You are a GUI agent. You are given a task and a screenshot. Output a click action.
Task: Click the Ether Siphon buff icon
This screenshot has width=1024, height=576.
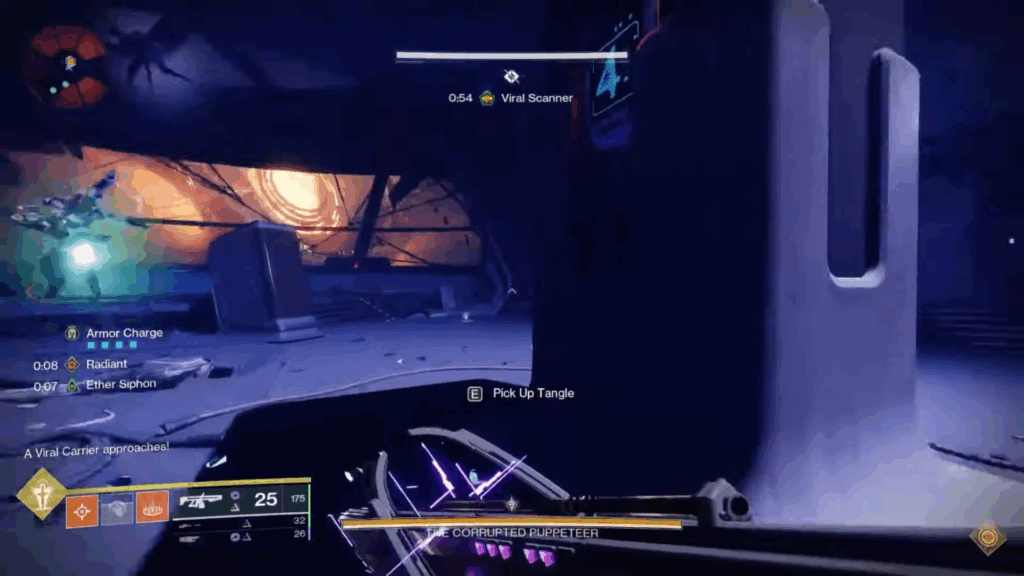(x=72, y=386)
